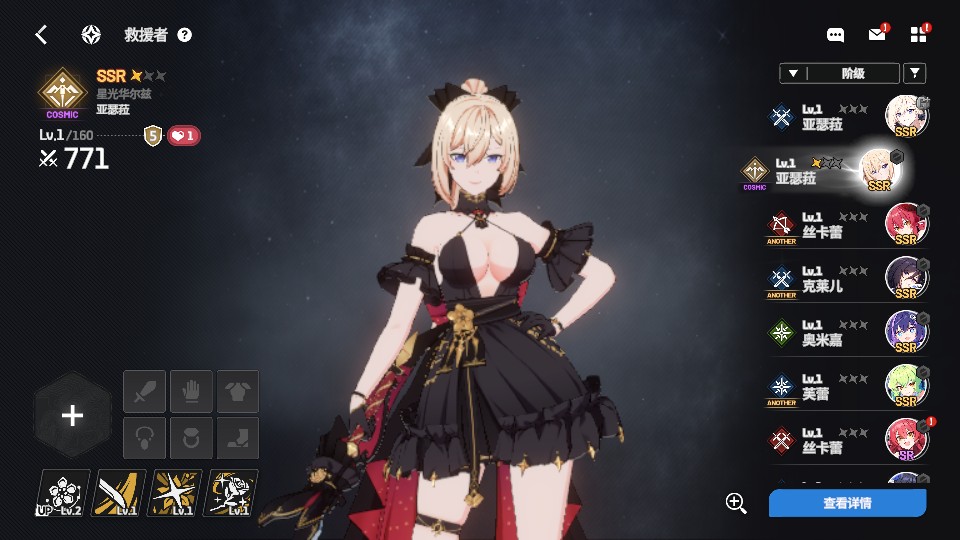Open the mail envelope inbox
This screenshot has height=540, width=960.
click(877, 35)
